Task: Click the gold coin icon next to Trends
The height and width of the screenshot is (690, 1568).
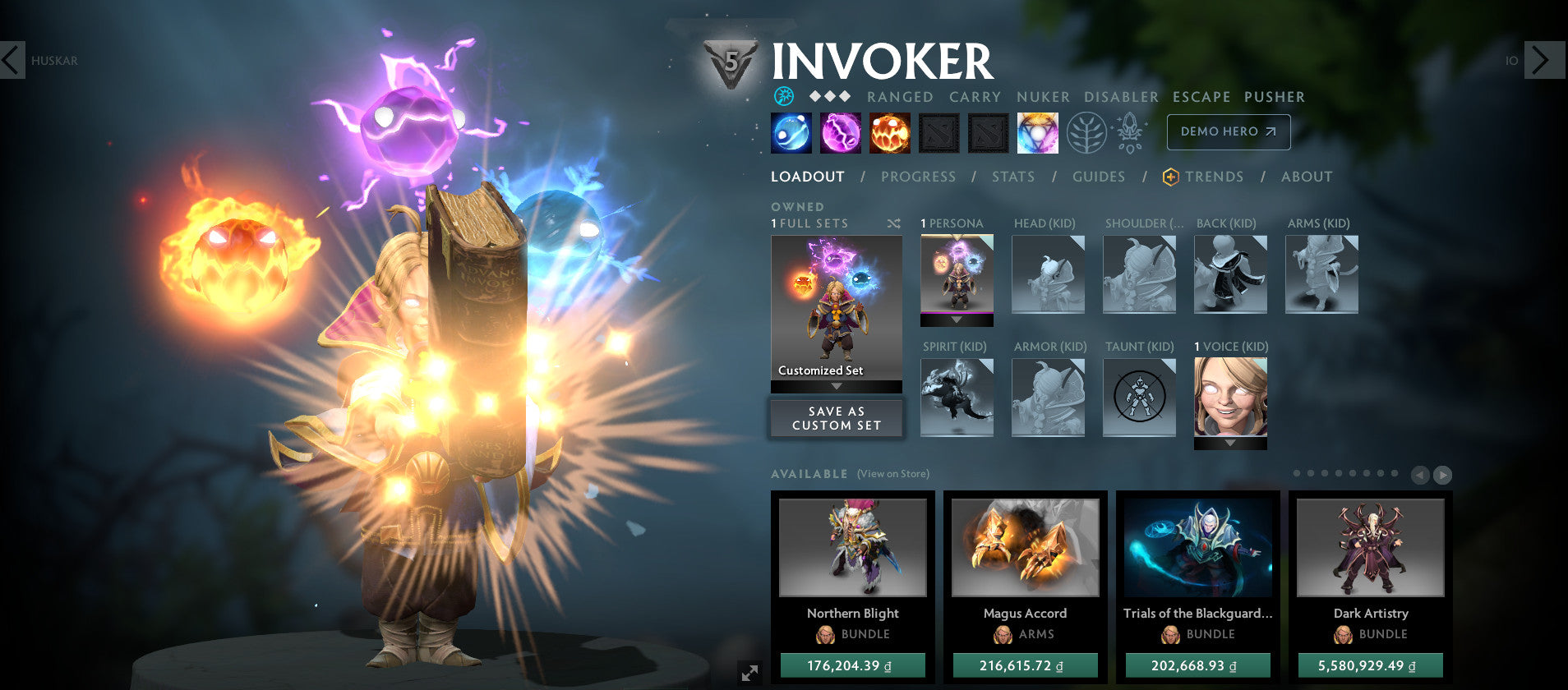Action: pos(1168,176)
